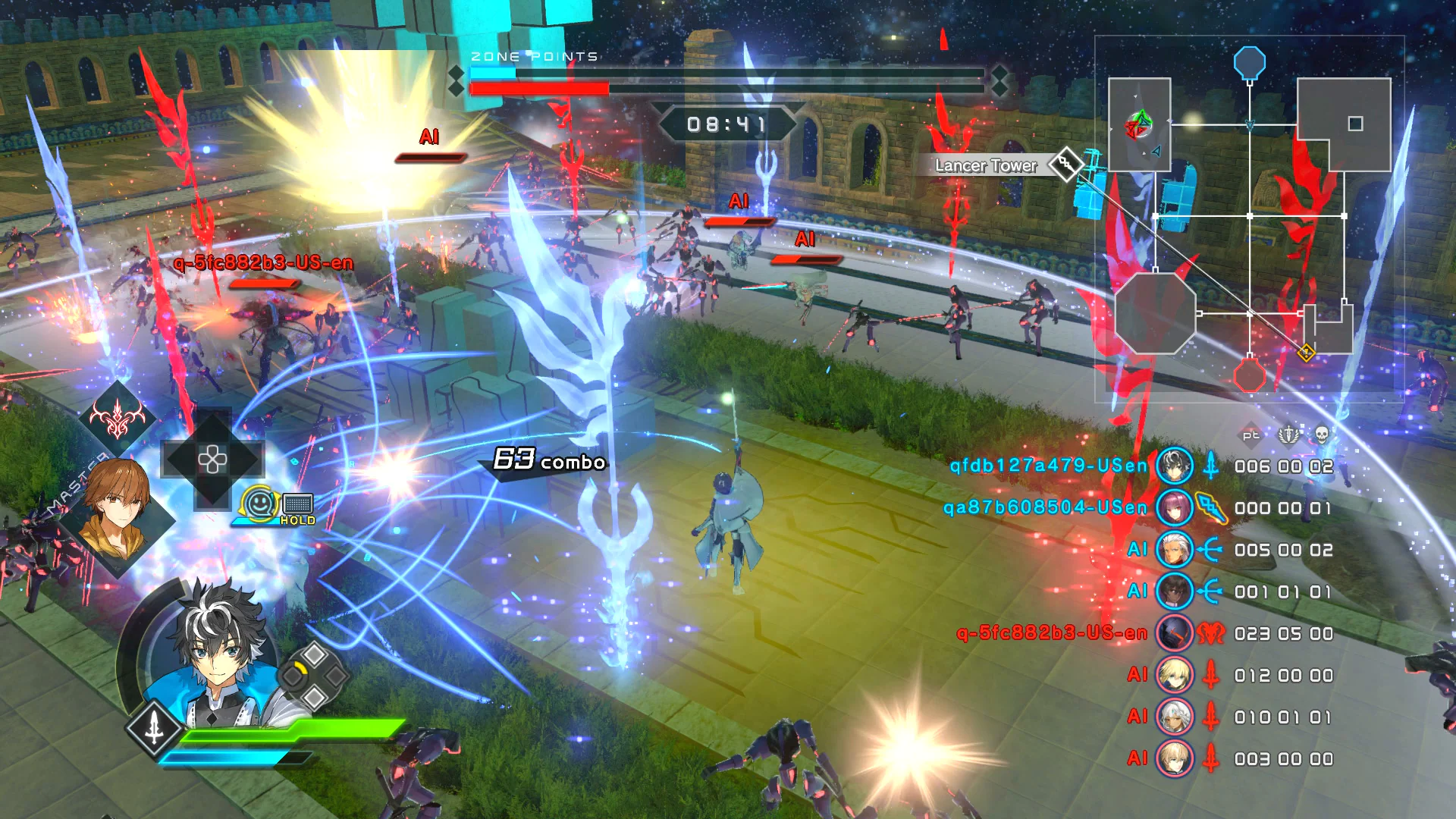Click the red ram class icon beside q-5fc882b3-US-en
Viewport: 1456px width, 819px height.
[x=1211, y=633]
